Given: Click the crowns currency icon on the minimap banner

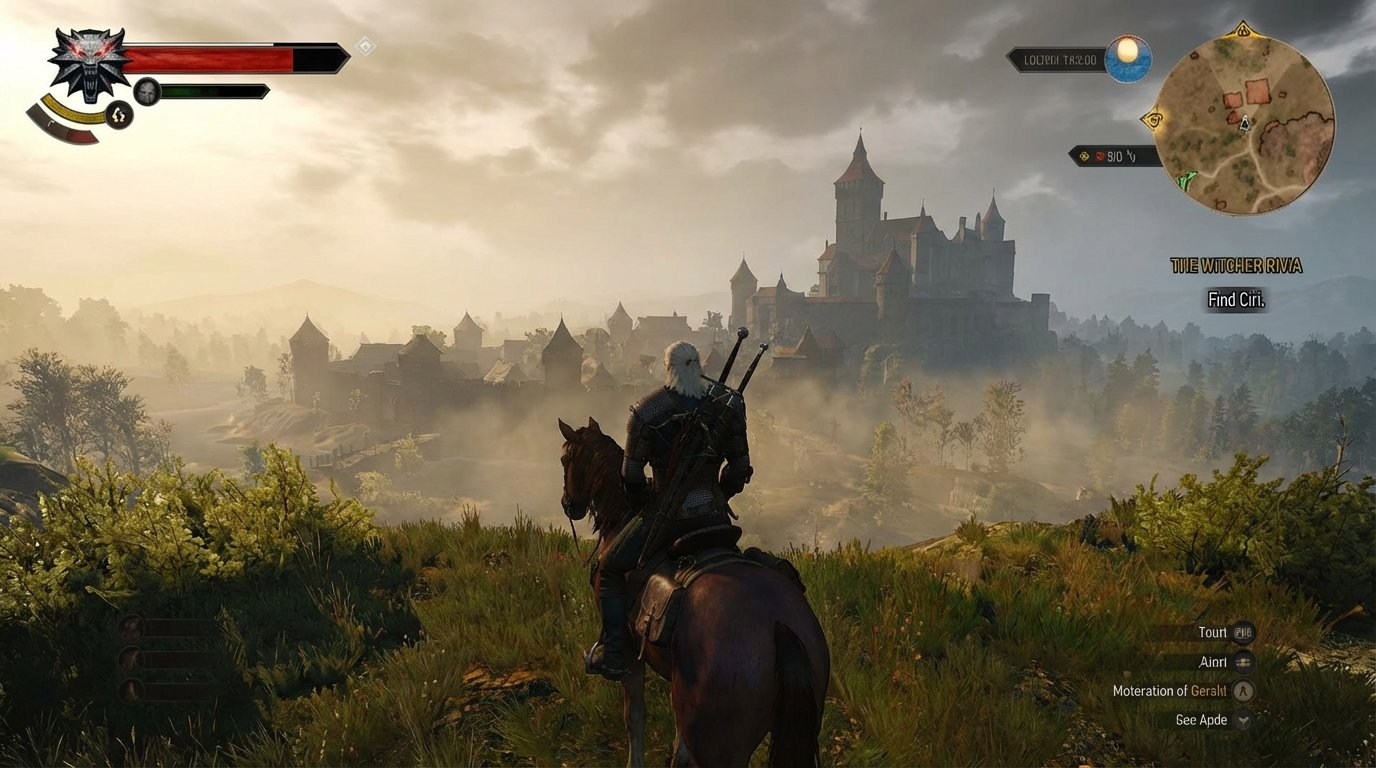Looking at the screenshot, I should click(1085, 154).
